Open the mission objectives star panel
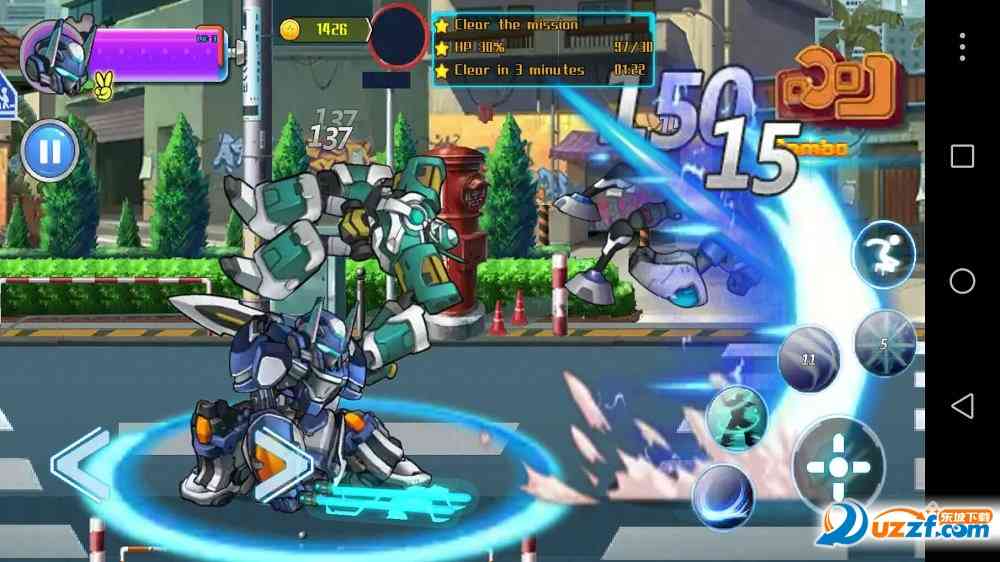Viewport: 1000px width, 562px height. pos(543,47)
